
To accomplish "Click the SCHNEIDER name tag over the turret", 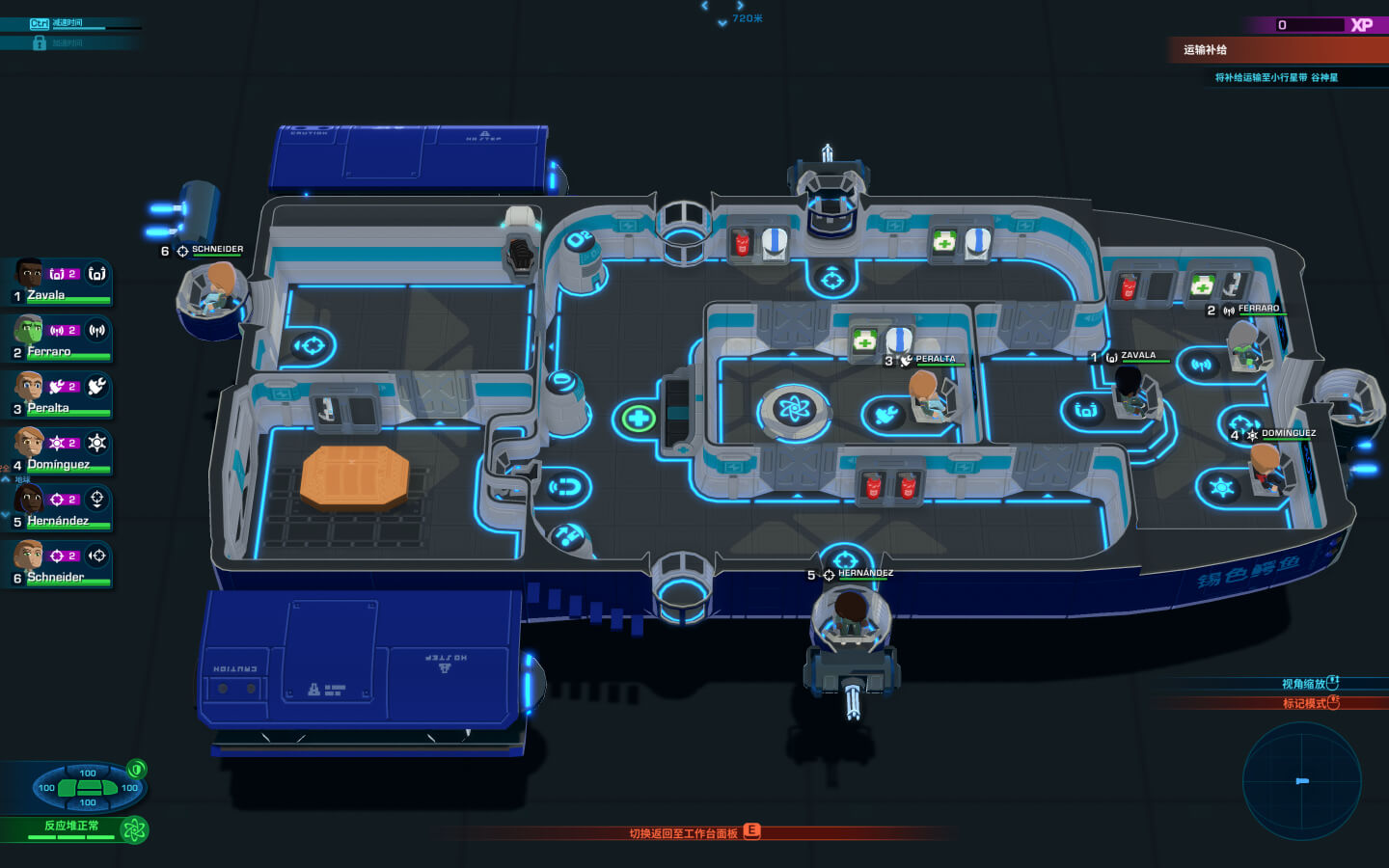I will click(x=217, y=250).
